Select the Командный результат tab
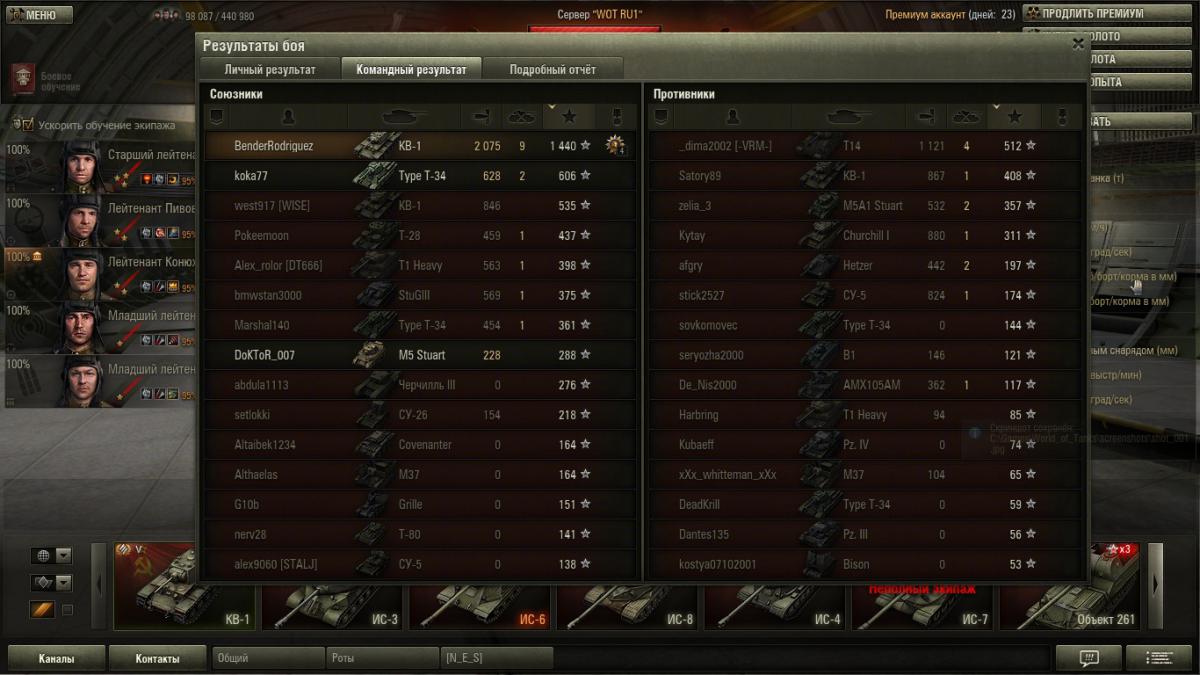Screen dimensions: 1200x675 coord(411,70)
